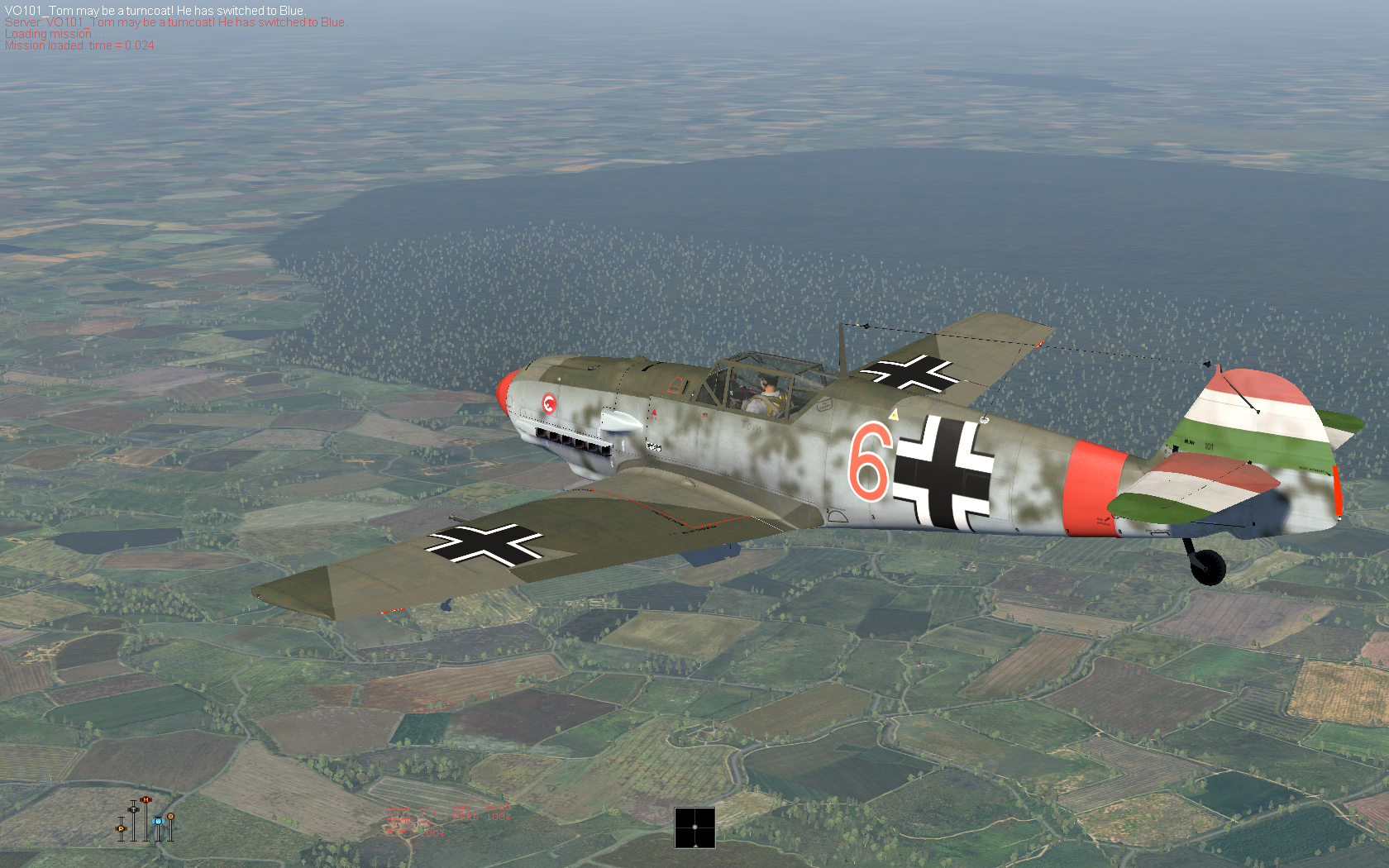Image resolution: width=1389 pixels, height=868 pixels.
Task: Click the red mixture lever M knob
Action: point(146,800)
